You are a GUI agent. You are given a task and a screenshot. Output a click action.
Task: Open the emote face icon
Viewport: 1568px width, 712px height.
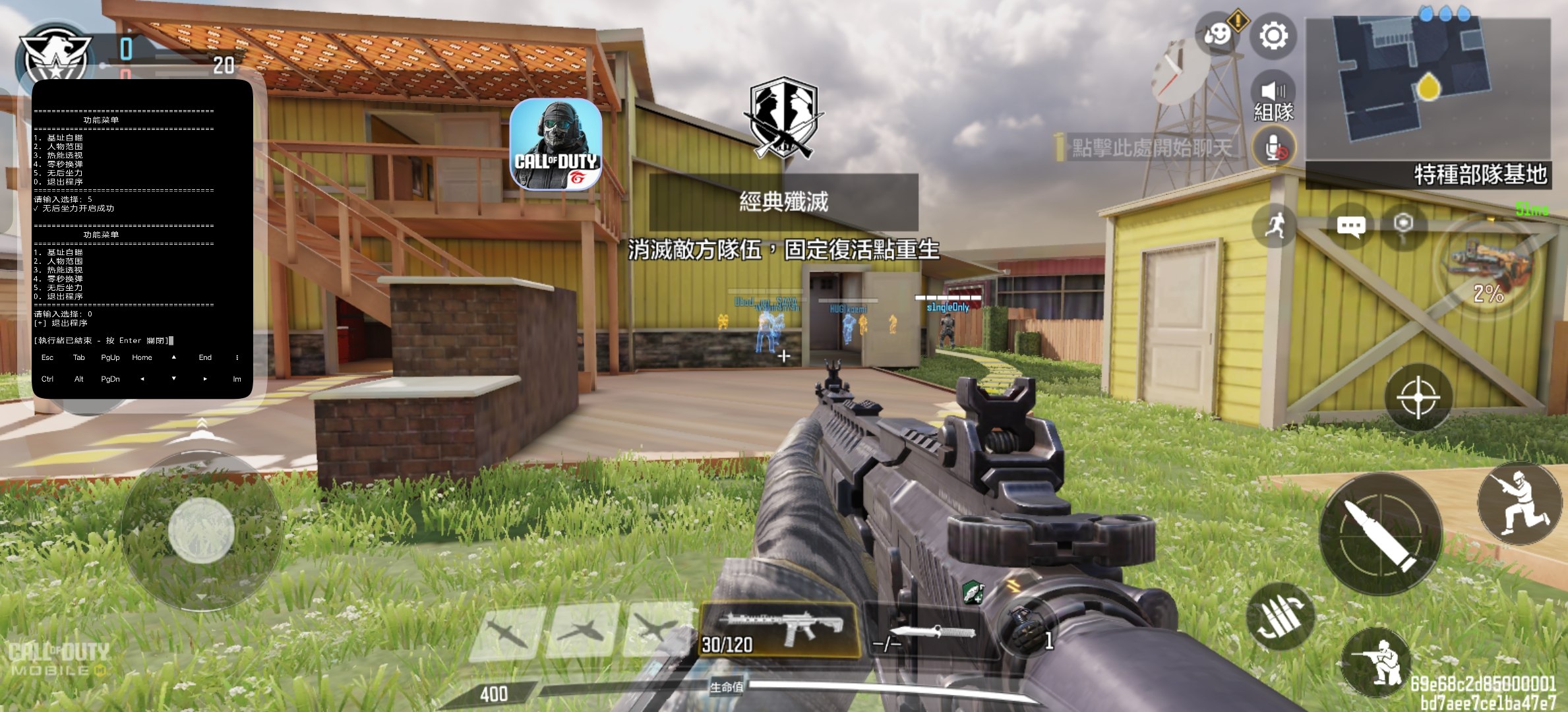point(1218,33)
